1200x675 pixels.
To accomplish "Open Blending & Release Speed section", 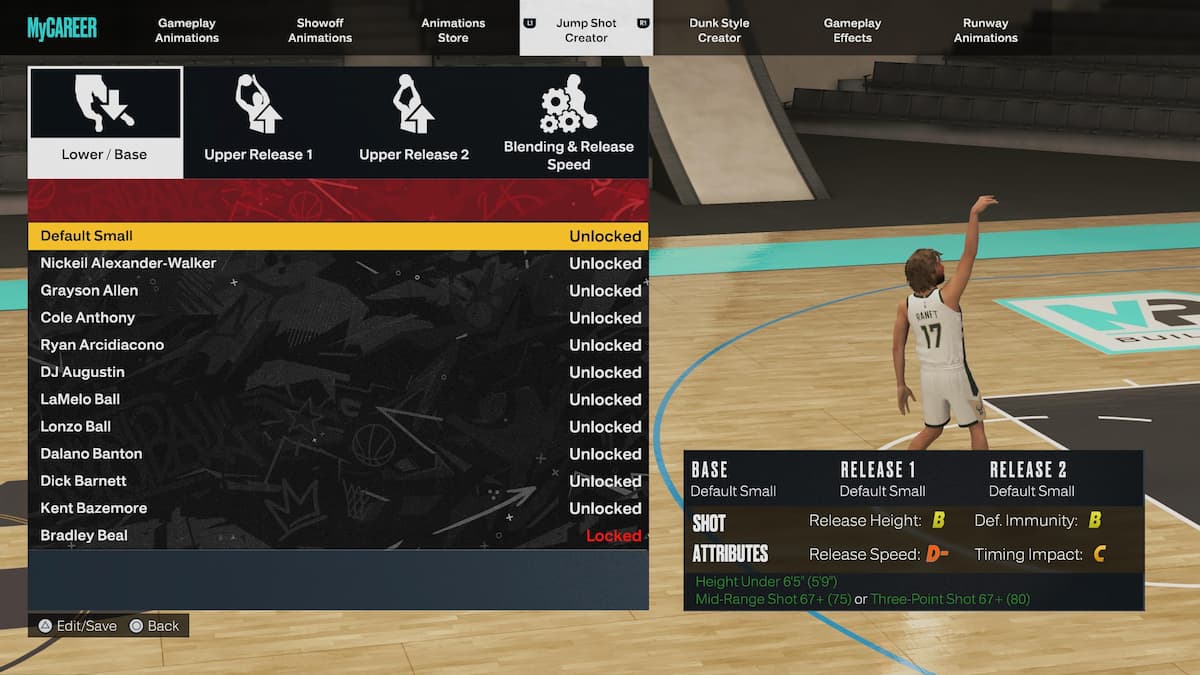I will [568, 122].
